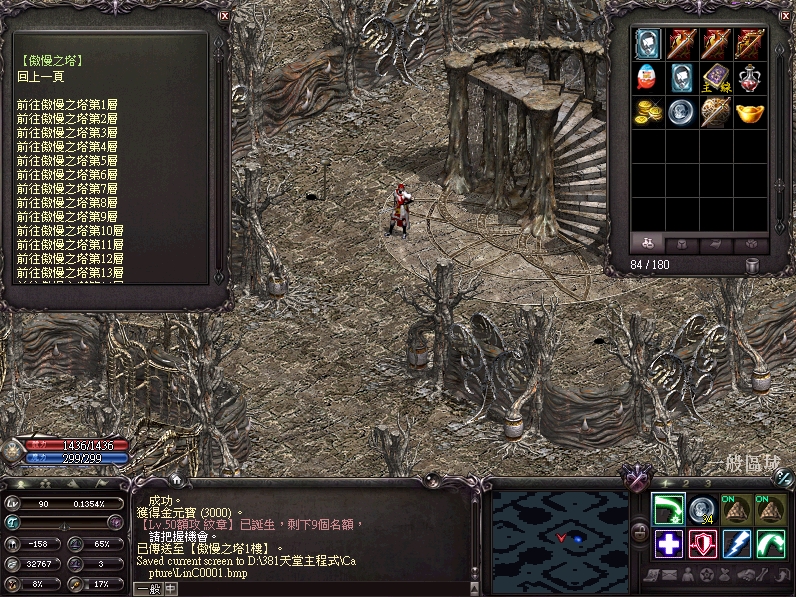Choose the floor 5 (第5層) teleport option

(x=67, y=160)
